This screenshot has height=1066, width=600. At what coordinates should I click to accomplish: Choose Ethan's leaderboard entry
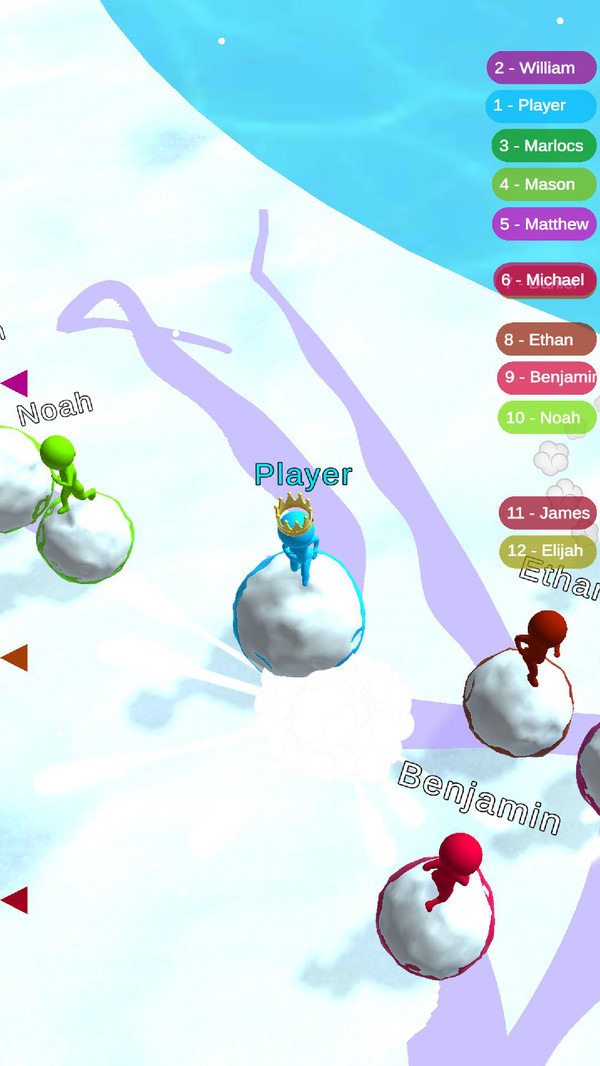[x=546, y=340]
